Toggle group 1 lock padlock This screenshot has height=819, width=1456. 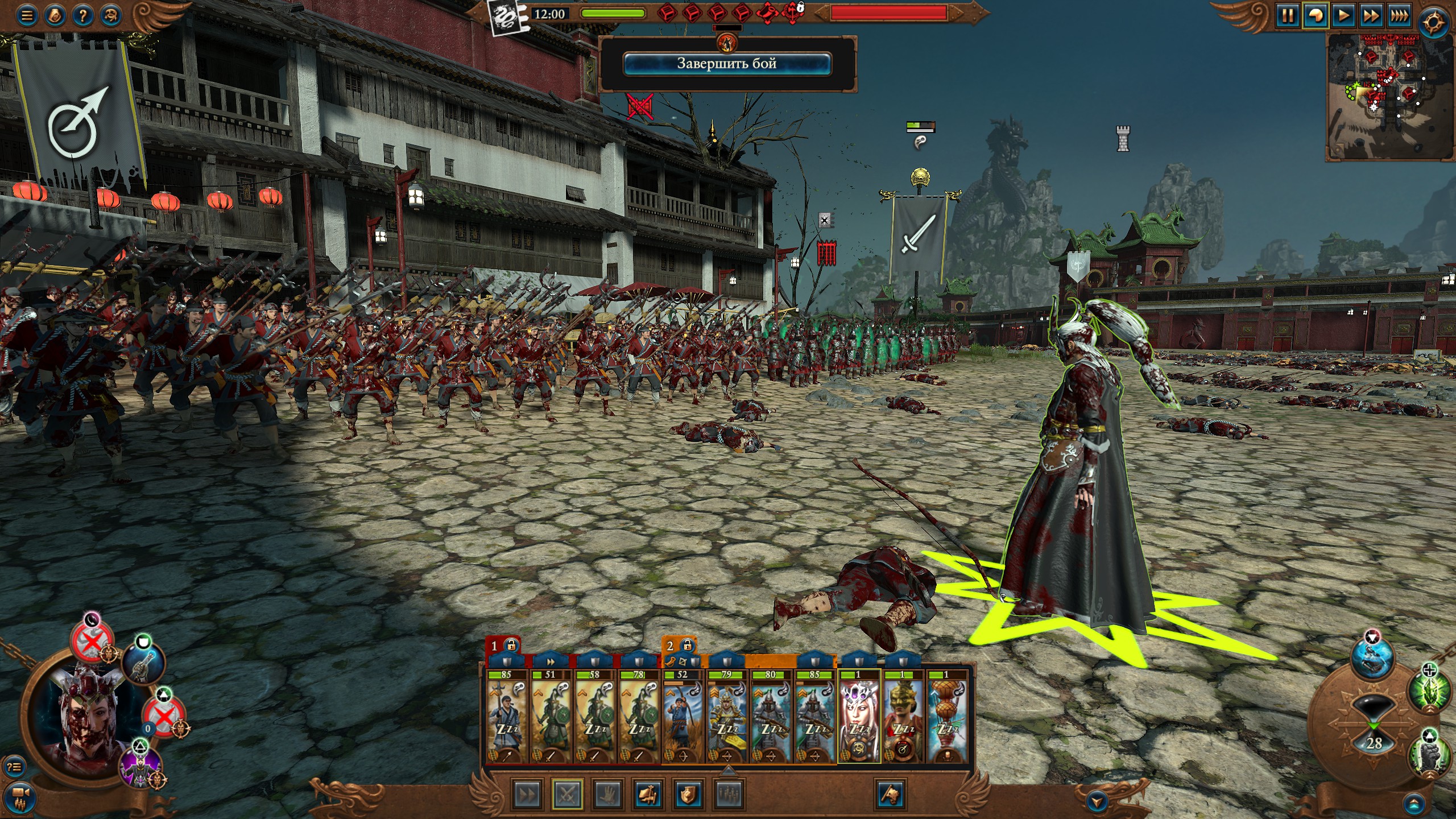[511, 646]
